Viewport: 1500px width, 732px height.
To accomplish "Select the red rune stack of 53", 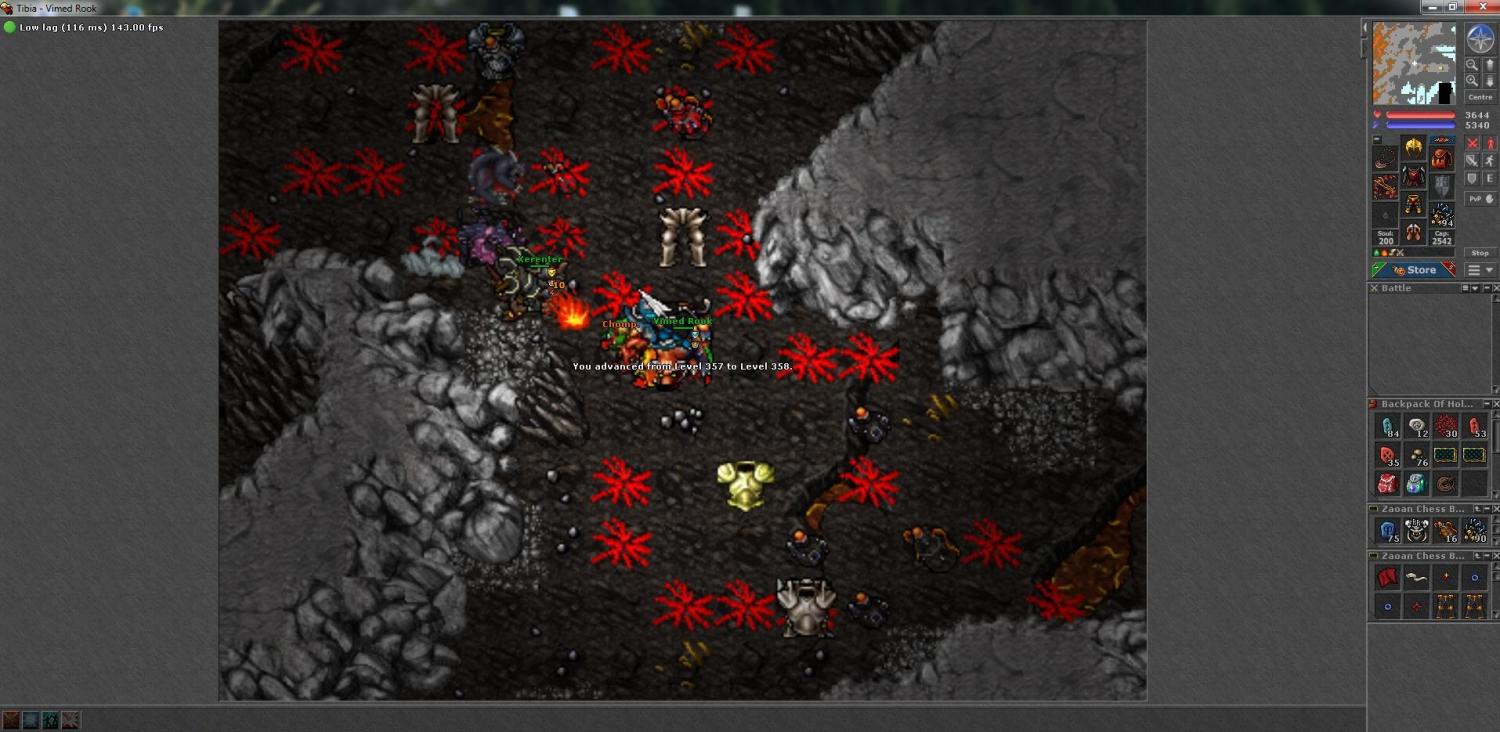I will 1474,427.
